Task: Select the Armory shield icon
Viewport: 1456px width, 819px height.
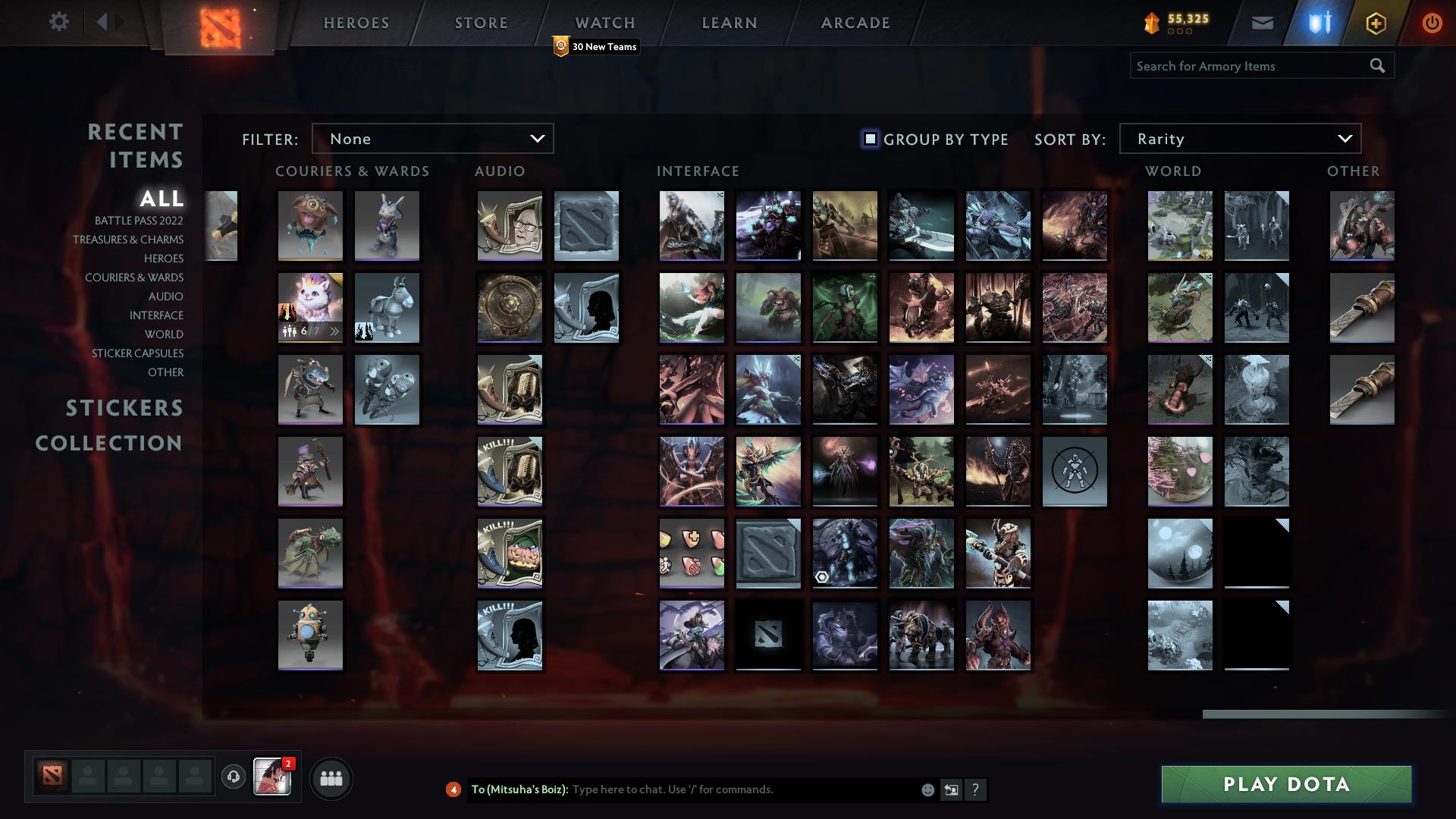Action: click(x=1319, y=22)
